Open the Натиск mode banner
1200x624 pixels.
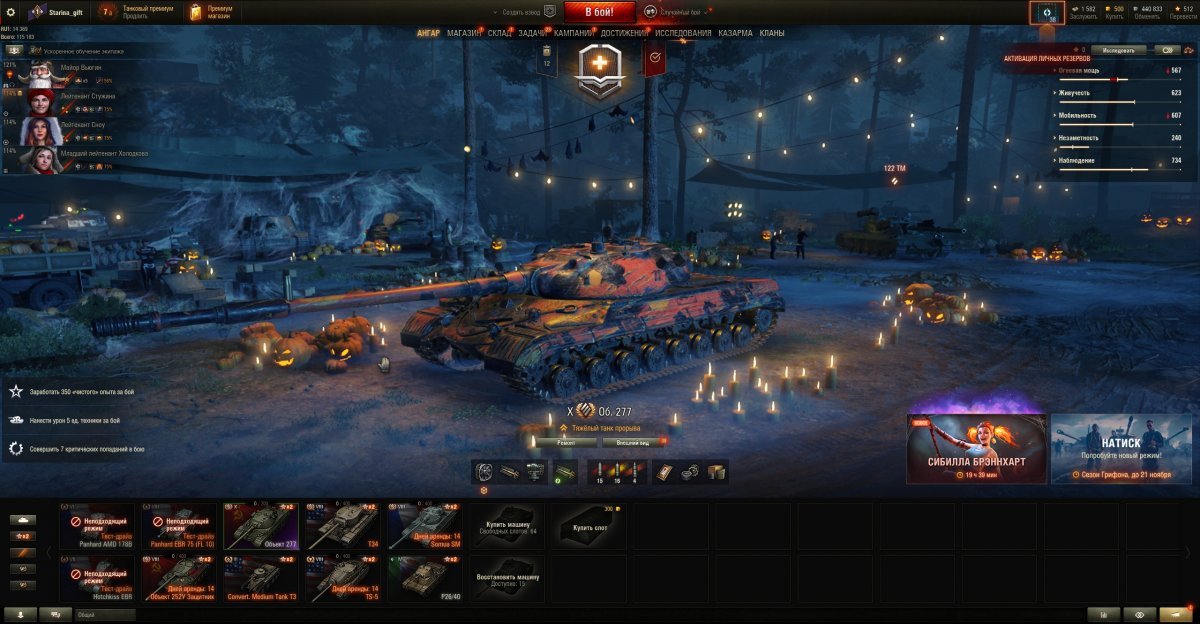click(1121, 449)
